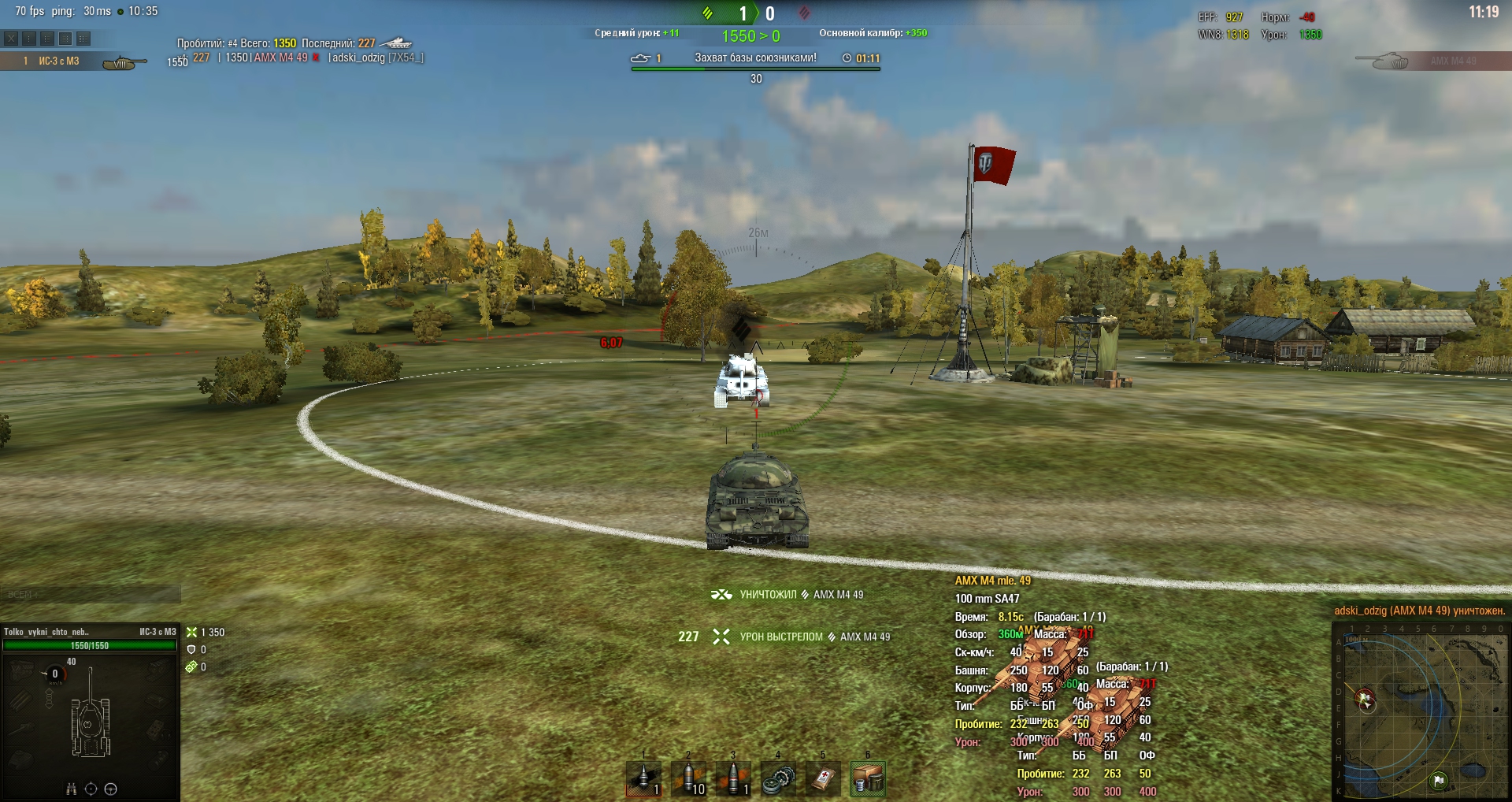Select the enemy AMX M4 49 team row
The image size is (1512, 802).
click(1432, 61)
